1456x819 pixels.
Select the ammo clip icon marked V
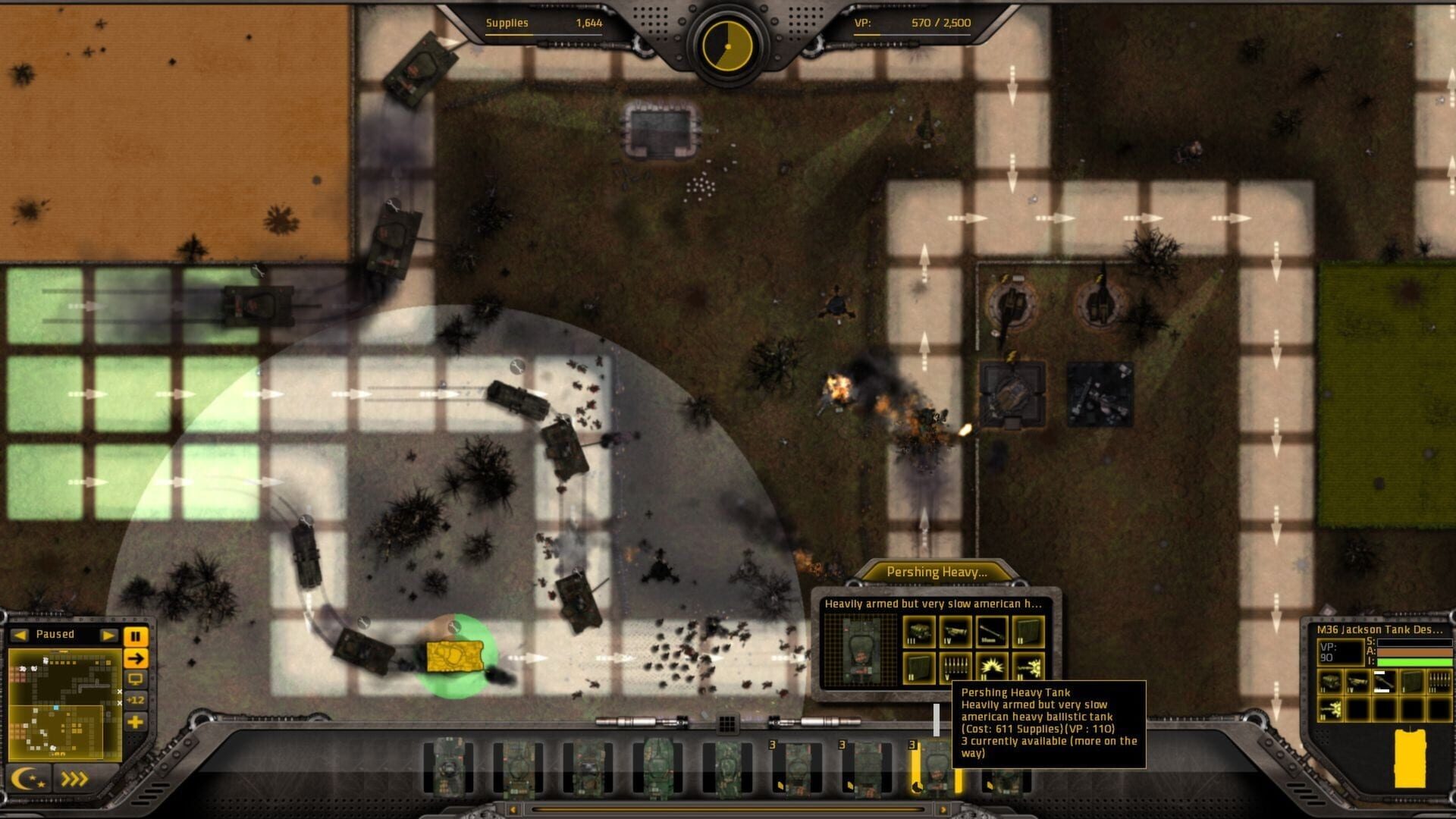957,667
